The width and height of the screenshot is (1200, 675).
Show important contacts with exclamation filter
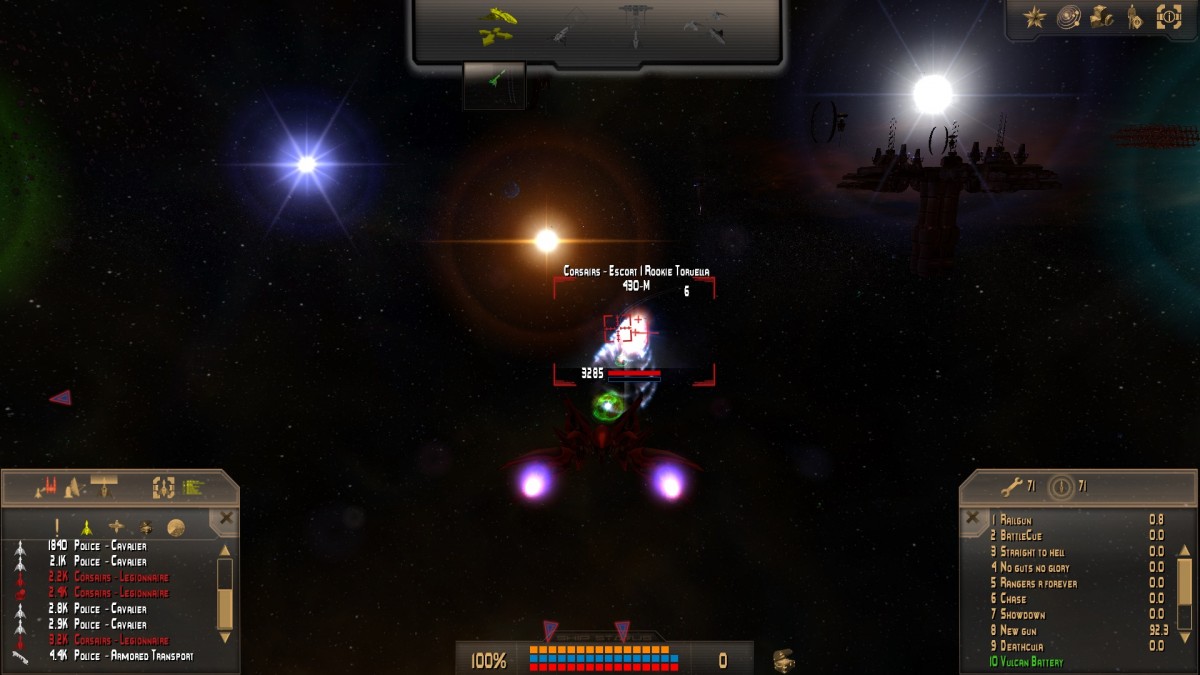click(57, 527)
